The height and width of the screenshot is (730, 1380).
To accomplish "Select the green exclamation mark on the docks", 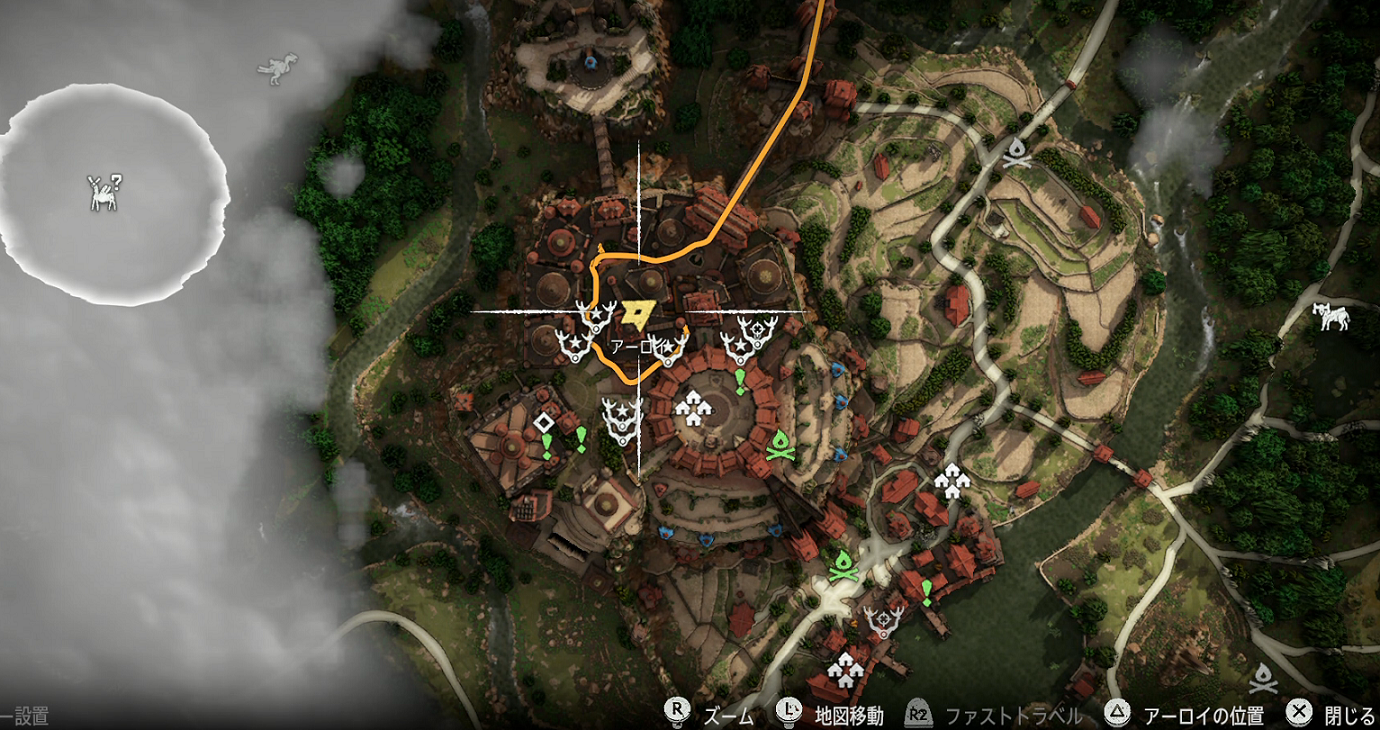I will click(927, 591).
